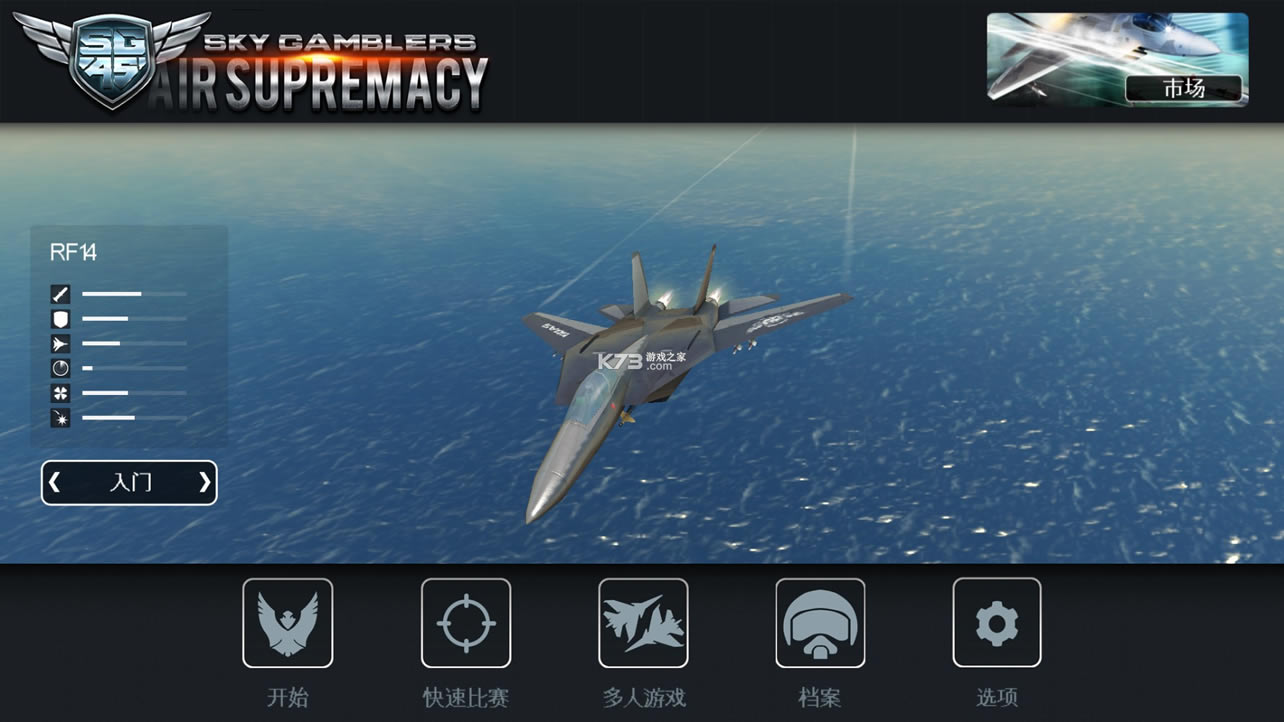Click the flare countermeasure stat icon

point(61,418)
